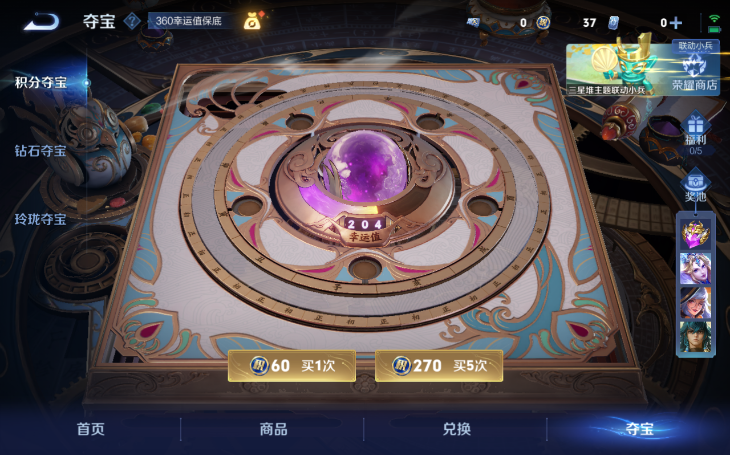This screenshot has width=730, height=455.
Task: Select the 夺宝 bottom tab
Action: [638, 429]
